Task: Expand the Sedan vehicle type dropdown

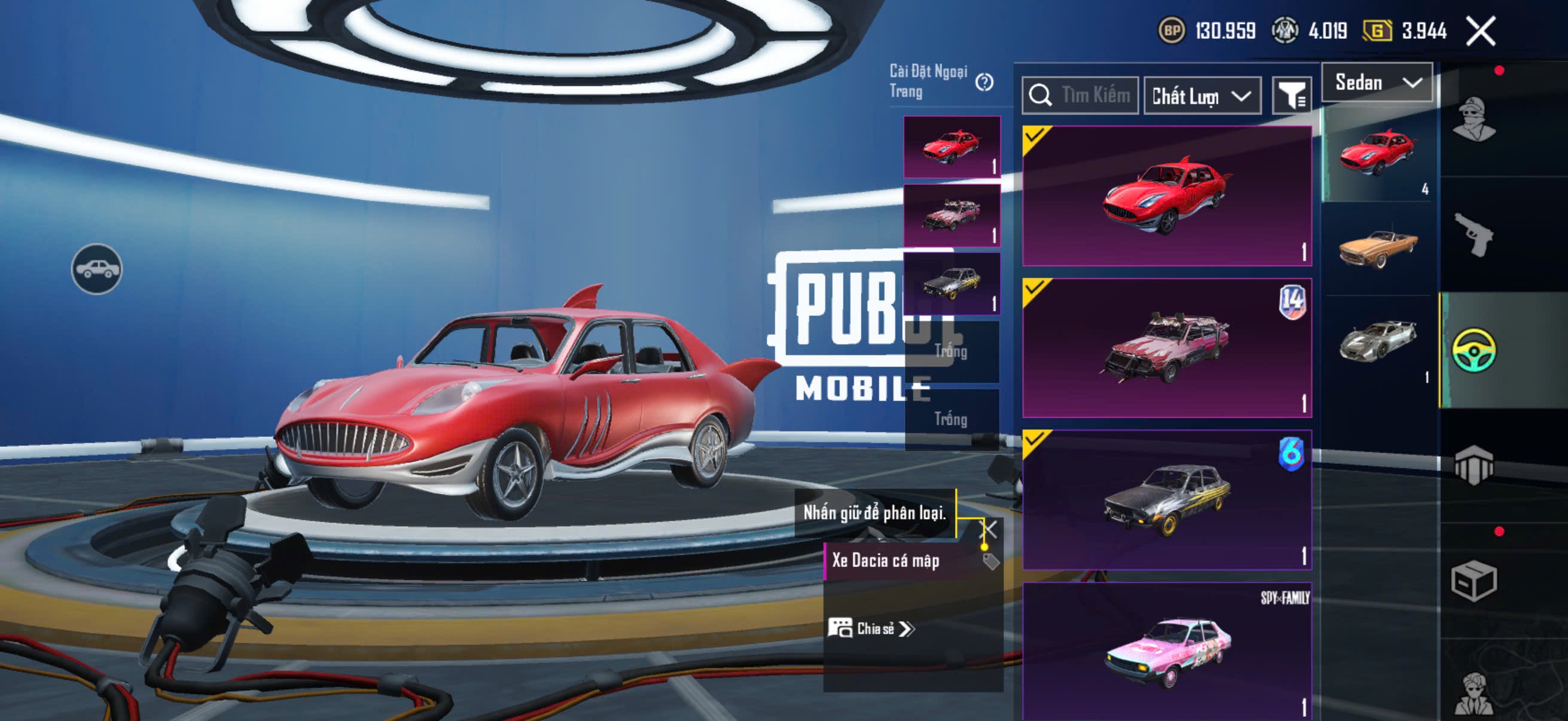Action: [x=1377, y=83]
